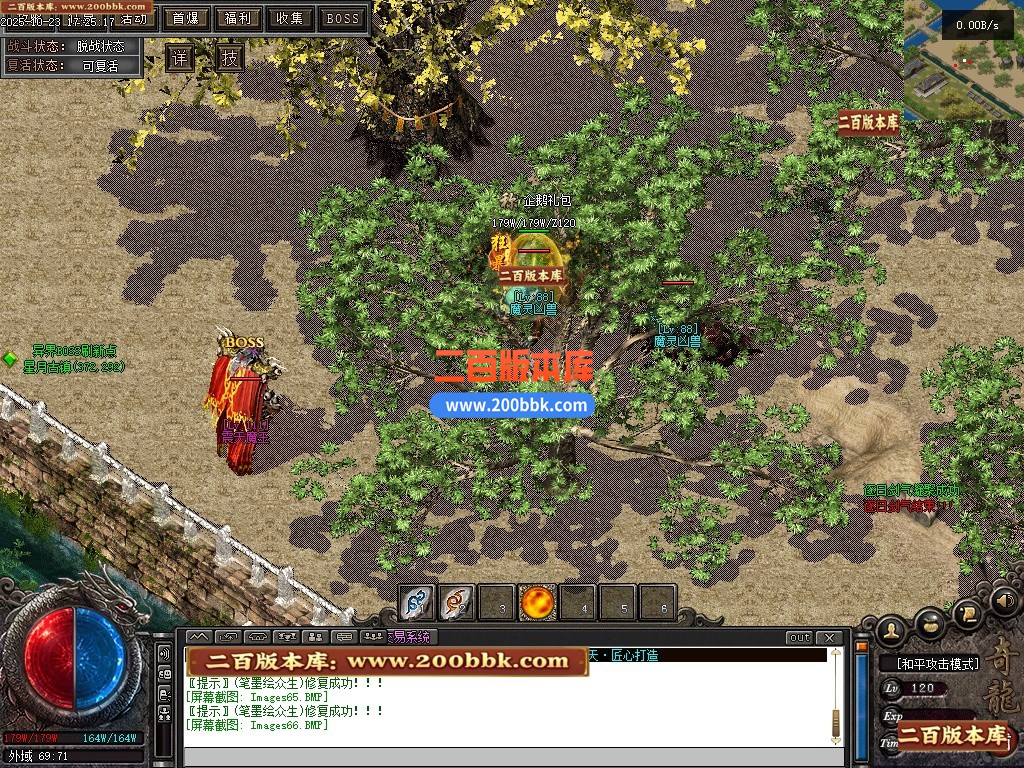
Task: Use the blue rune skill in slot 1
Action: click(x=416, y=603)
